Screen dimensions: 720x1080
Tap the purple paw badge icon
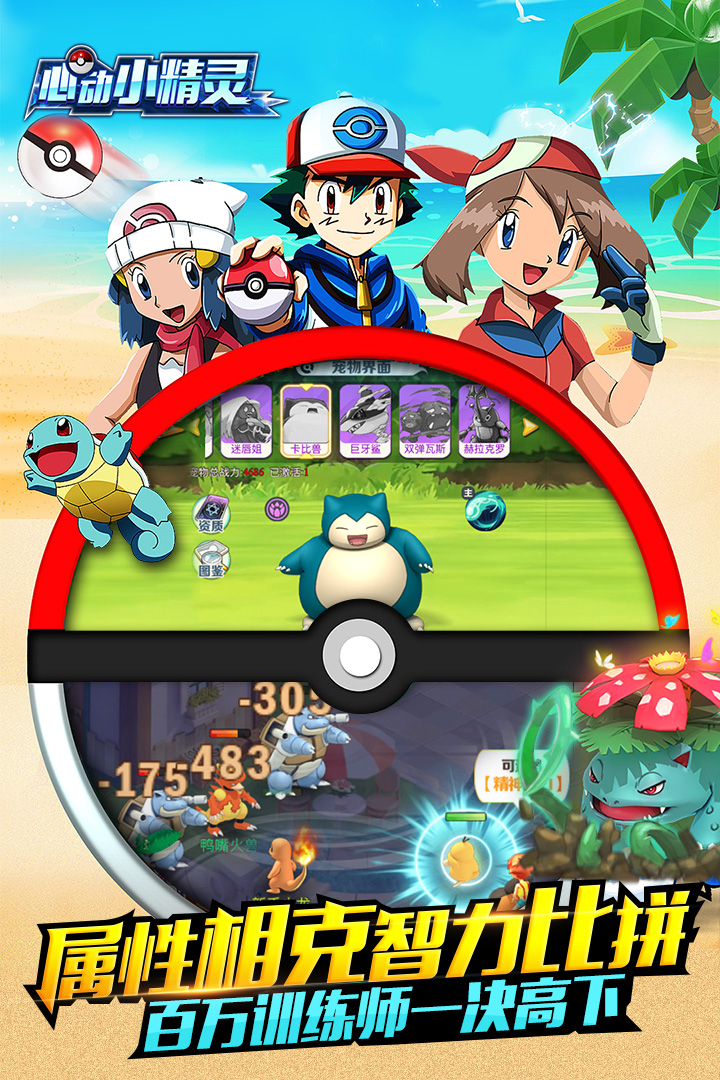click(277, 508)
